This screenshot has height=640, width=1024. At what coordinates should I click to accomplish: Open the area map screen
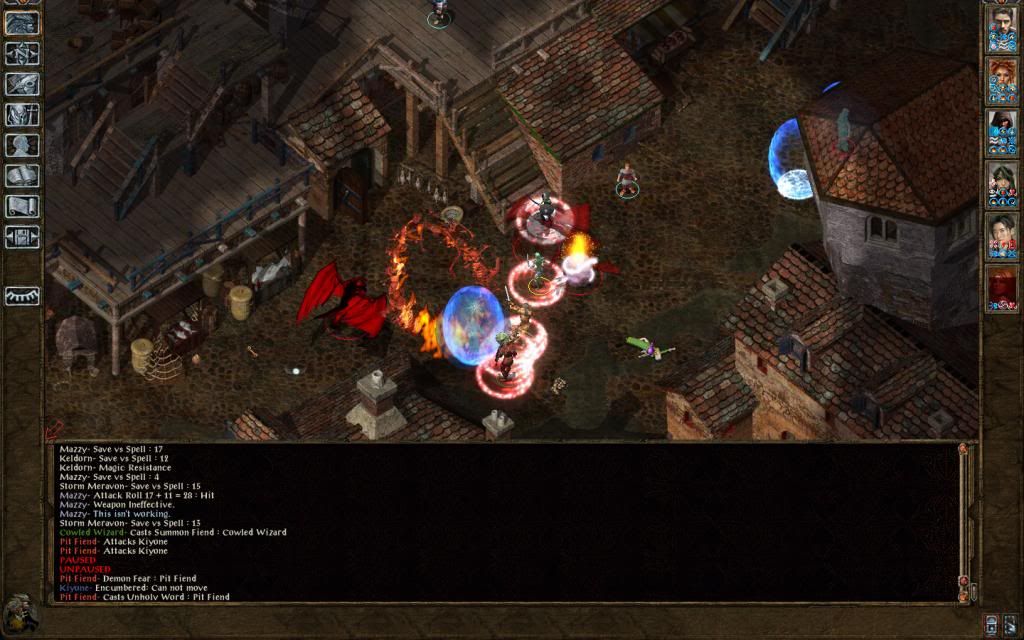click(x=22, y=53)
